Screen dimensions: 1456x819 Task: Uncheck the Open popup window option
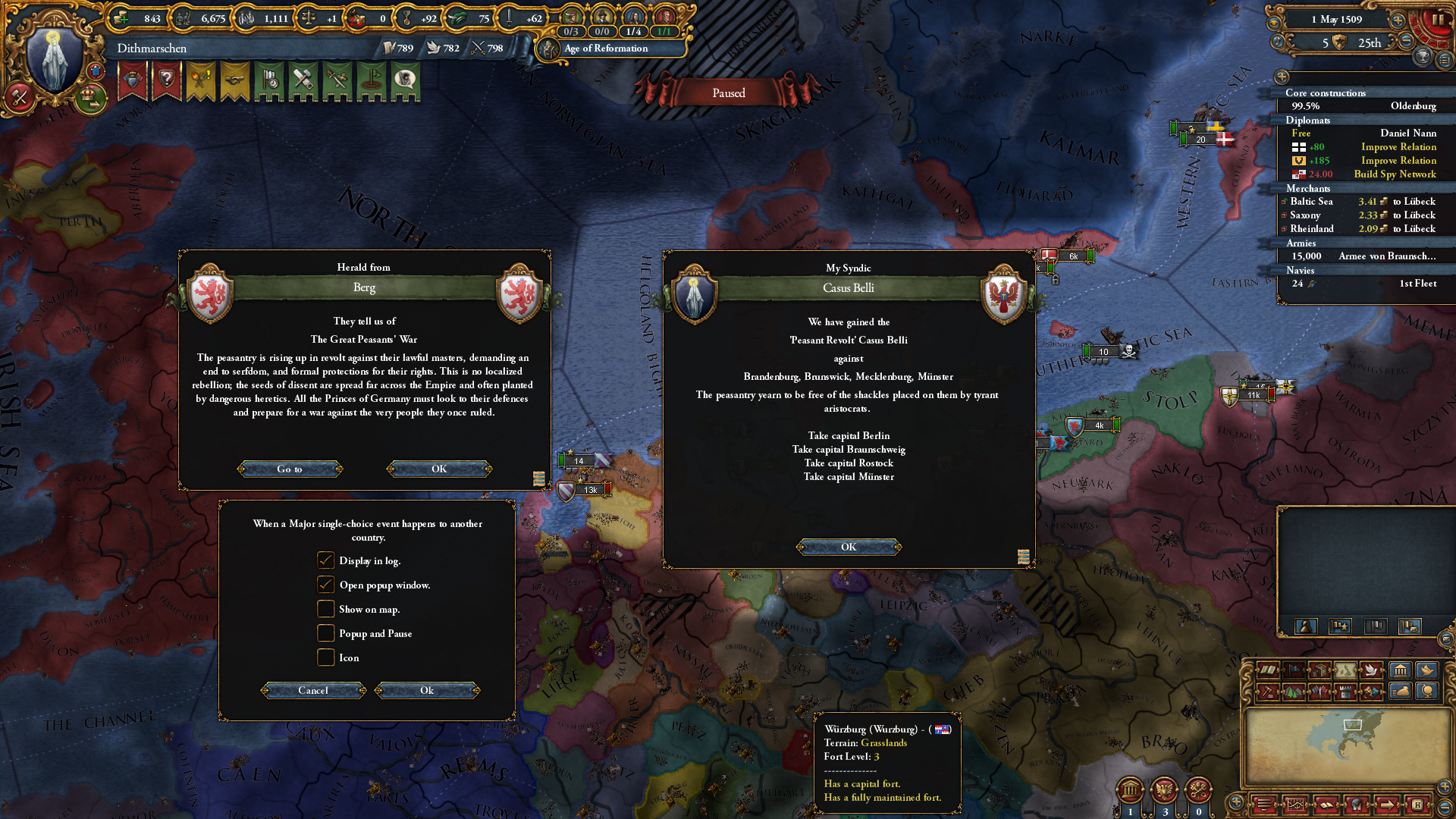326,585
